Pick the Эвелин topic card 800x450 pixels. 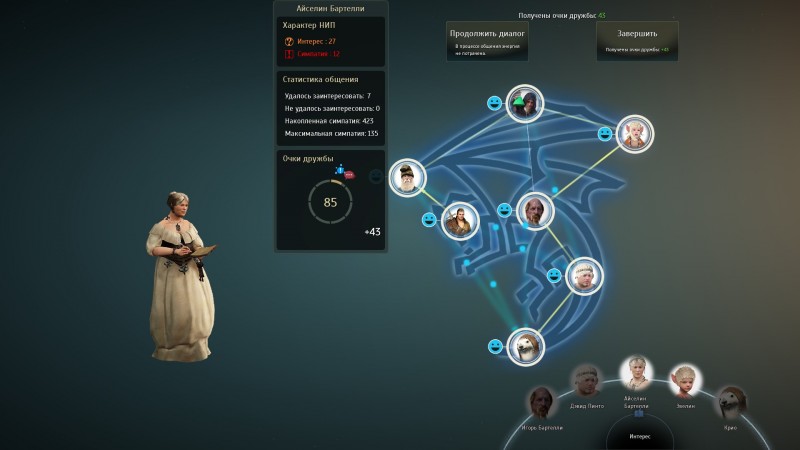pyautogui.click(x=685, y=381)
